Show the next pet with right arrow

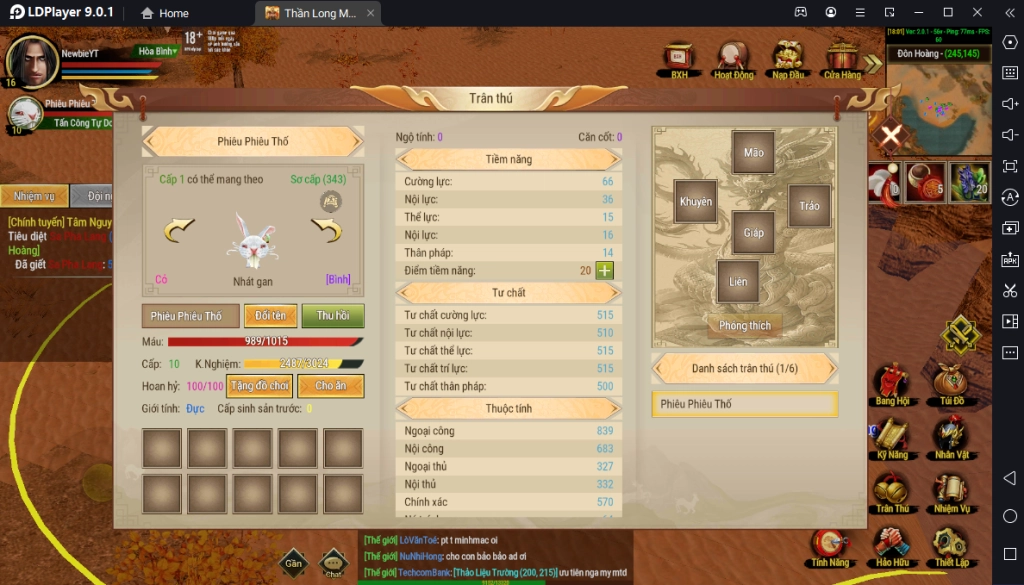327,231
